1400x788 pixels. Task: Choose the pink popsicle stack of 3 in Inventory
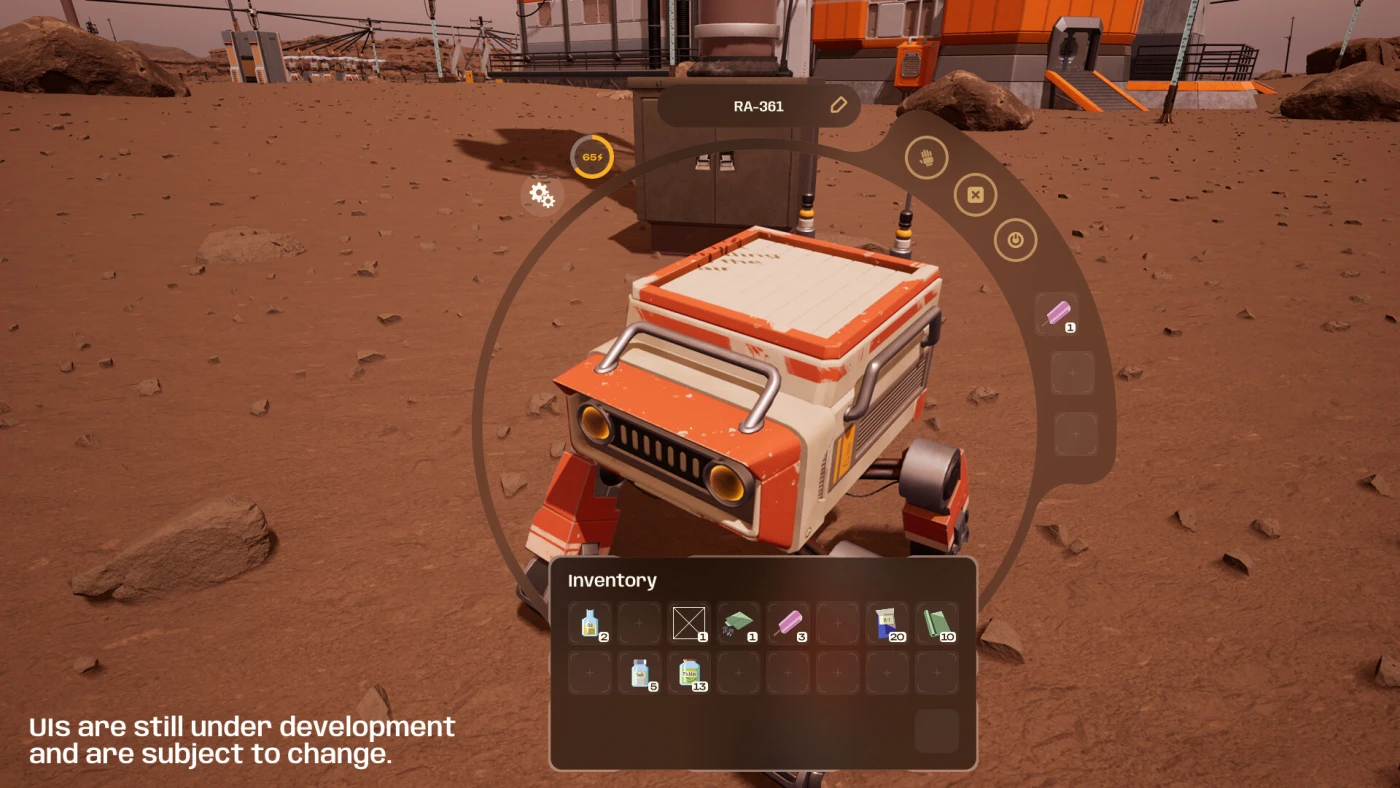pyautogui.click(x=787, y=623)
